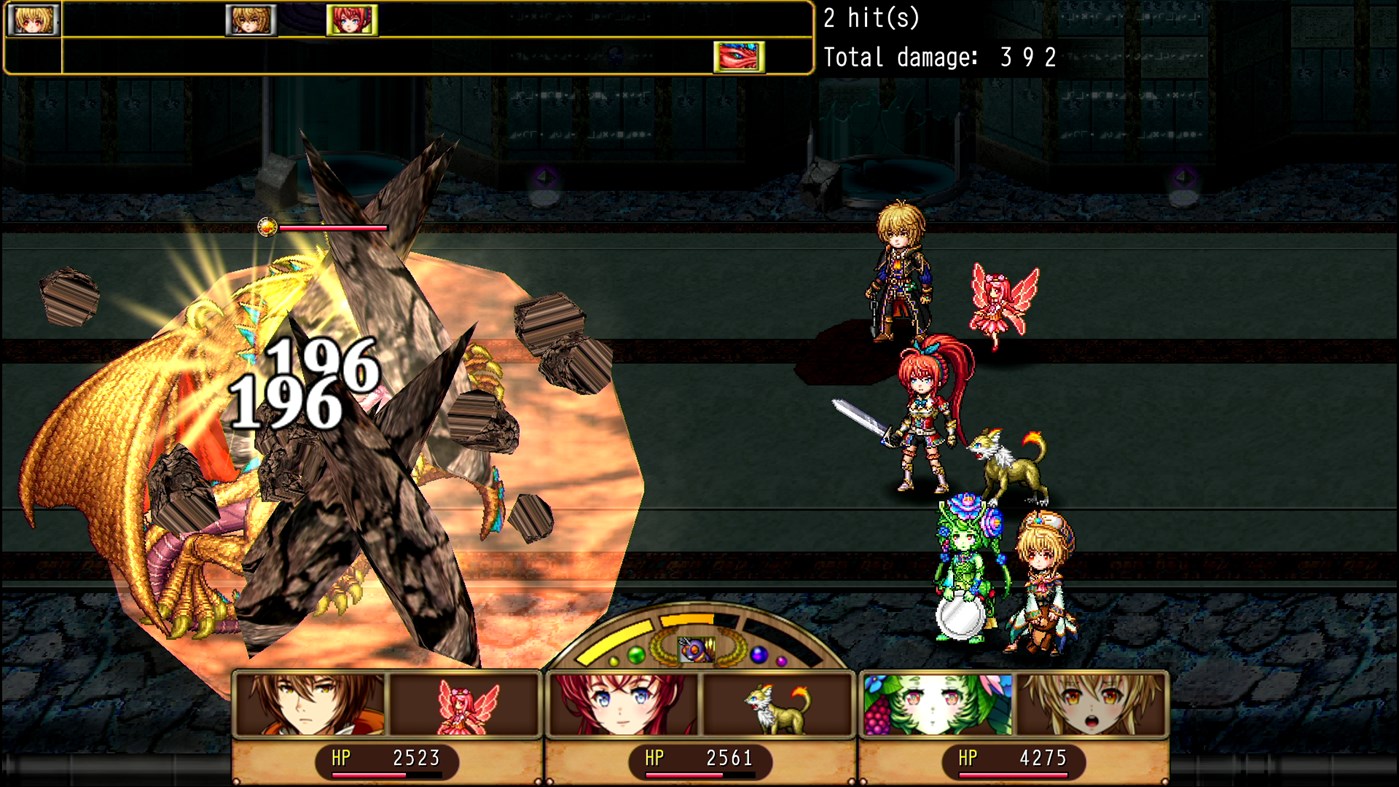Screen dimensions: 1399x787
Task: Open the magenta orb beside the gauge
Action: coord(781,660)
